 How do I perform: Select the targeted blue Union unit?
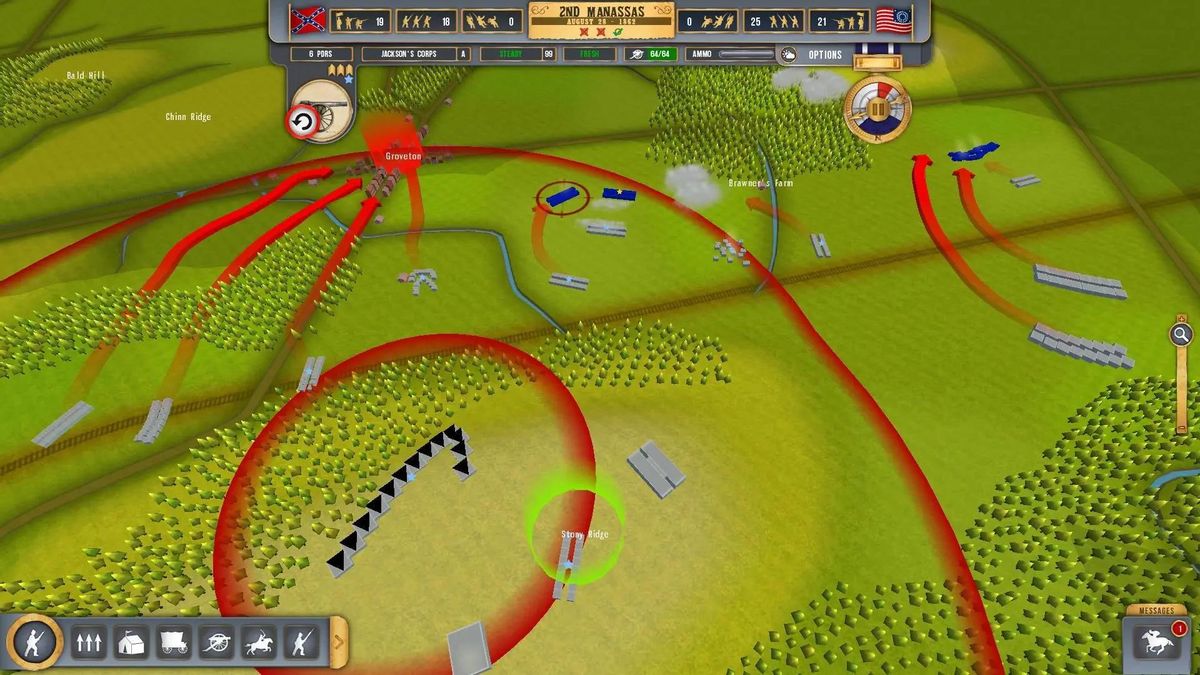[561, 196]
